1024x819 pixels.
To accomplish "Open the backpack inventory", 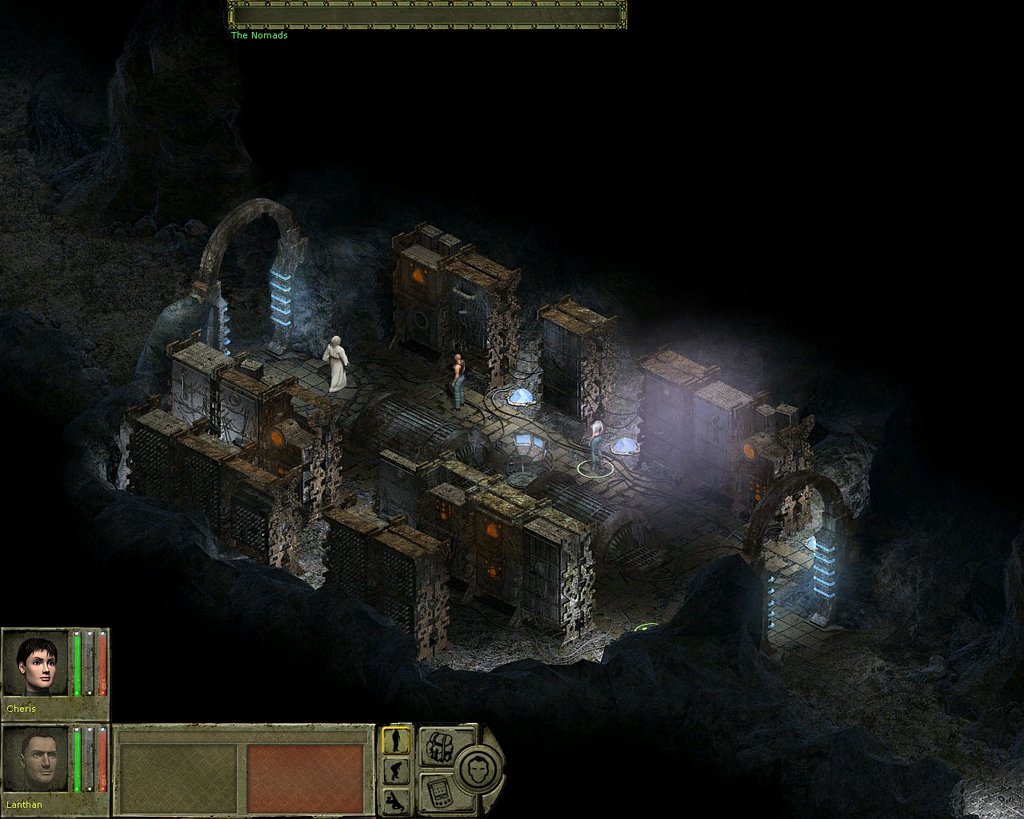I will click(x=437, y=746).
